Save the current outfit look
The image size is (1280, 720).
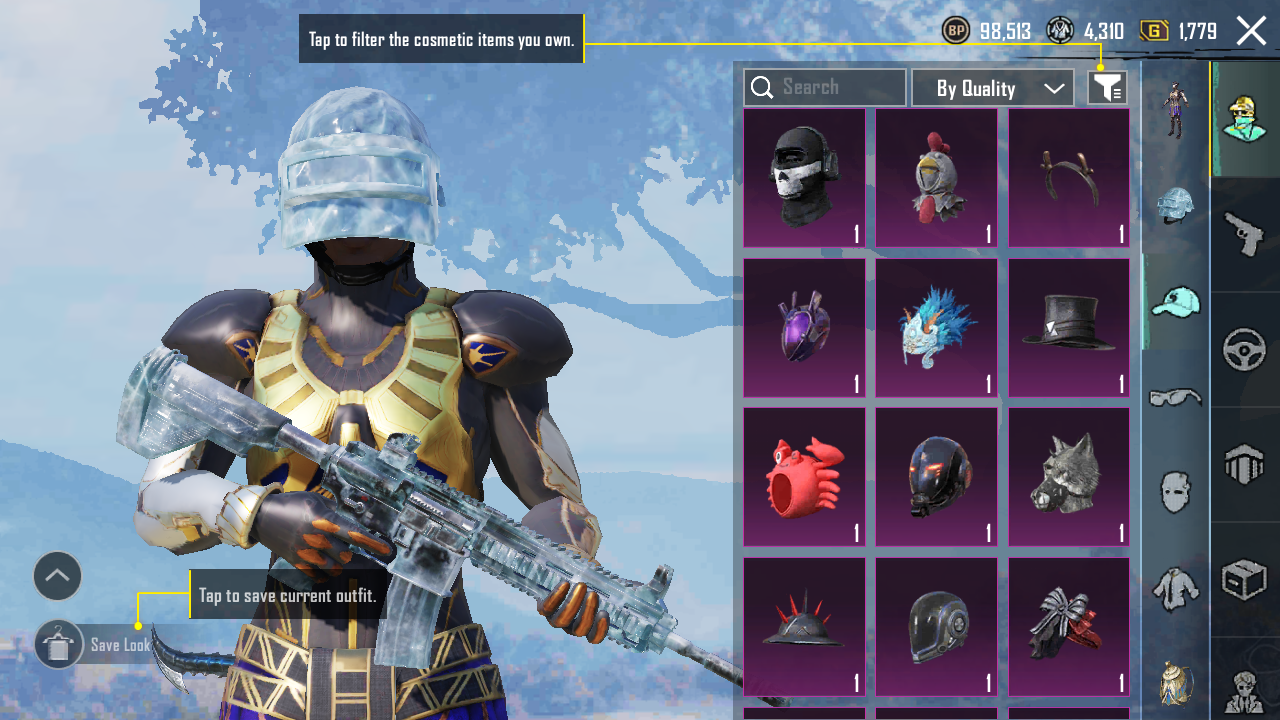point(59,645)
